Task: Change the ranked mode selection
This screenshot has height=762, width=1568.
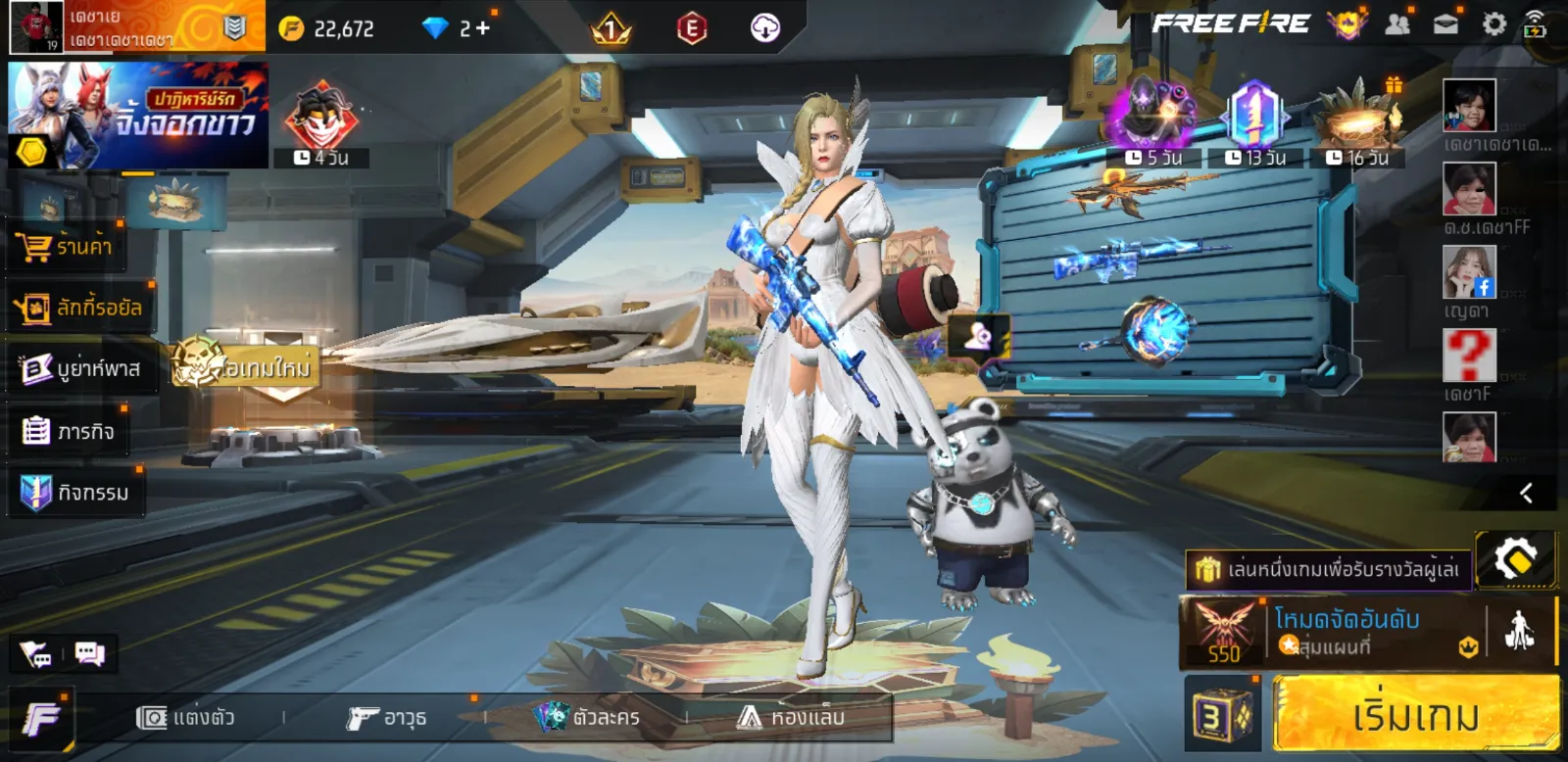Action: point(1347,632)
